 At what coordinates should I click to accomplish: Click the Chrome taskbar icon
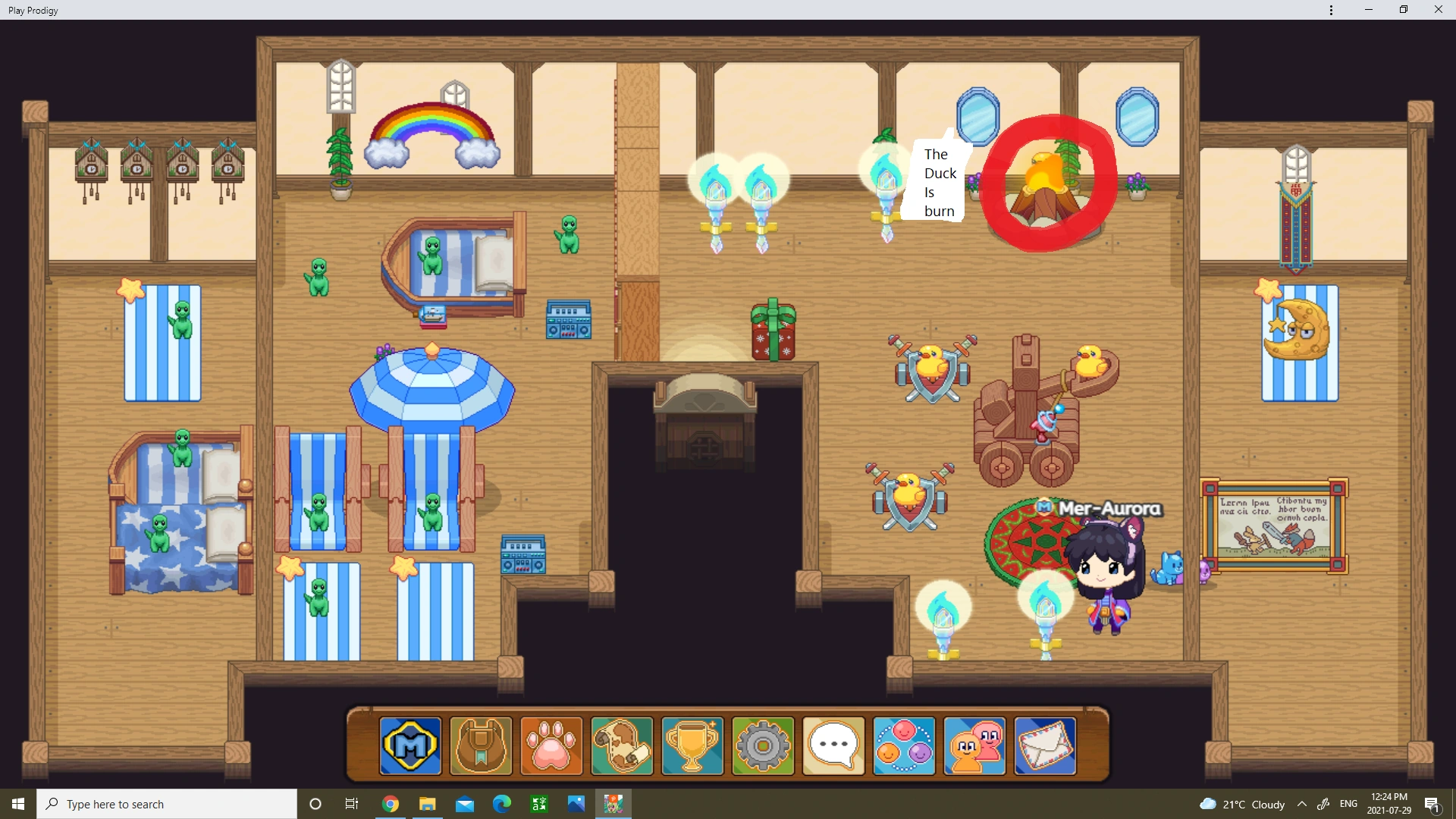point(390,804)
